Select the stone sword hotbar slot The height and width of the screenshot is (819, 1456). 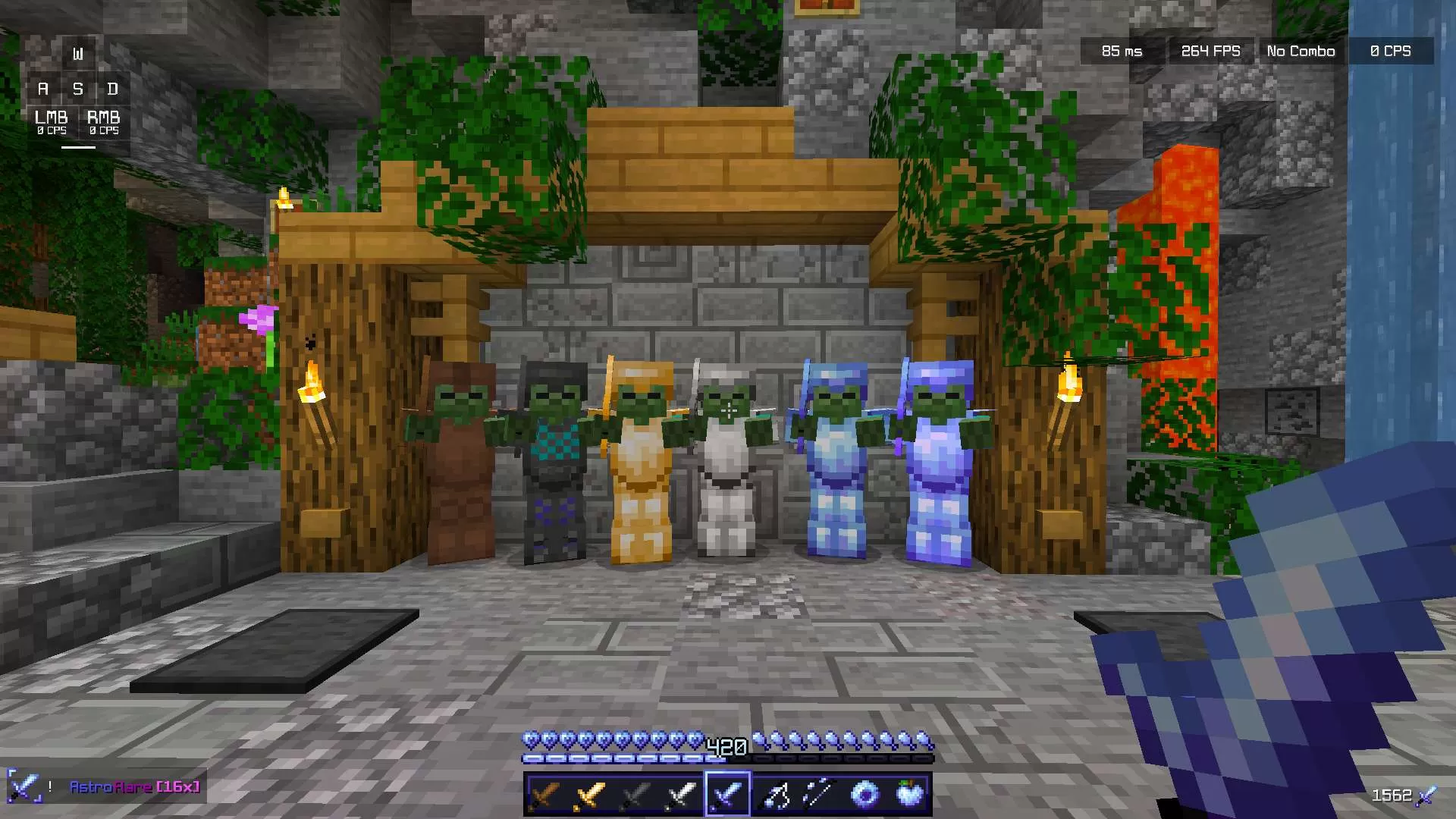(635, 794)
